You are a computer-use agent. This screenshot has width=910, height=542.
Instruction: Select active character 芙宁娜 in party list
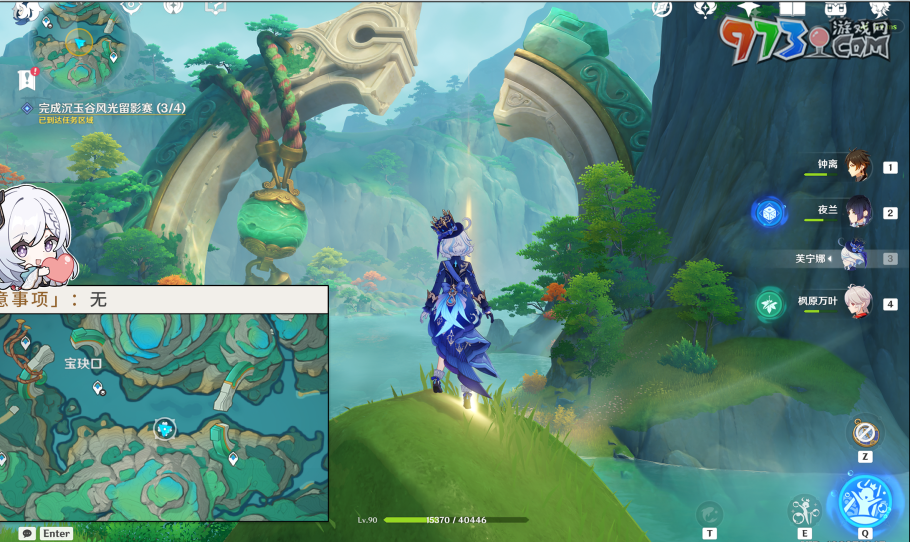(852, 257)
